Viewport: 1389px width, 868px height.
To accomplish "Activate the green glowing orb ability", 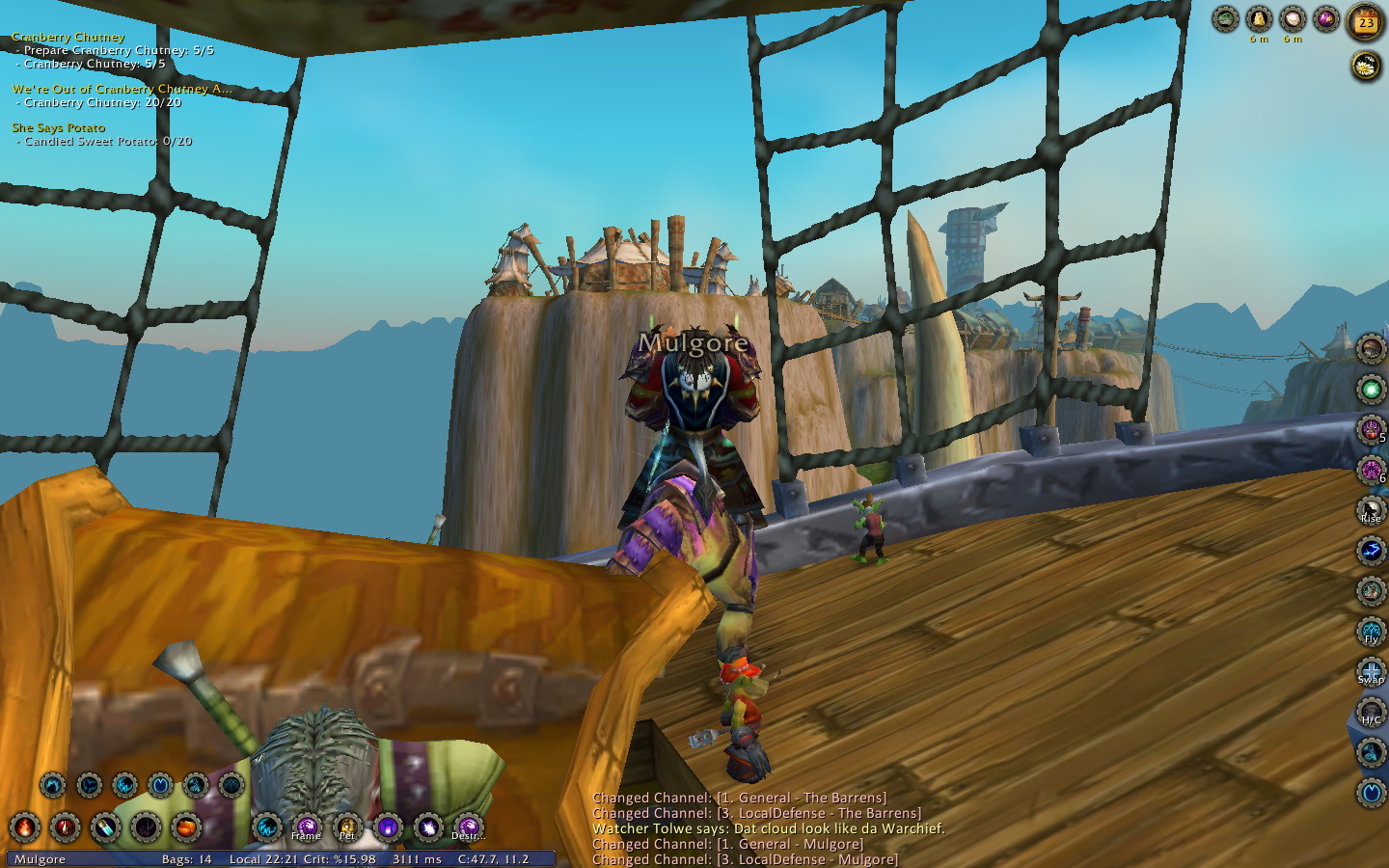I will tap(1371, 390).
